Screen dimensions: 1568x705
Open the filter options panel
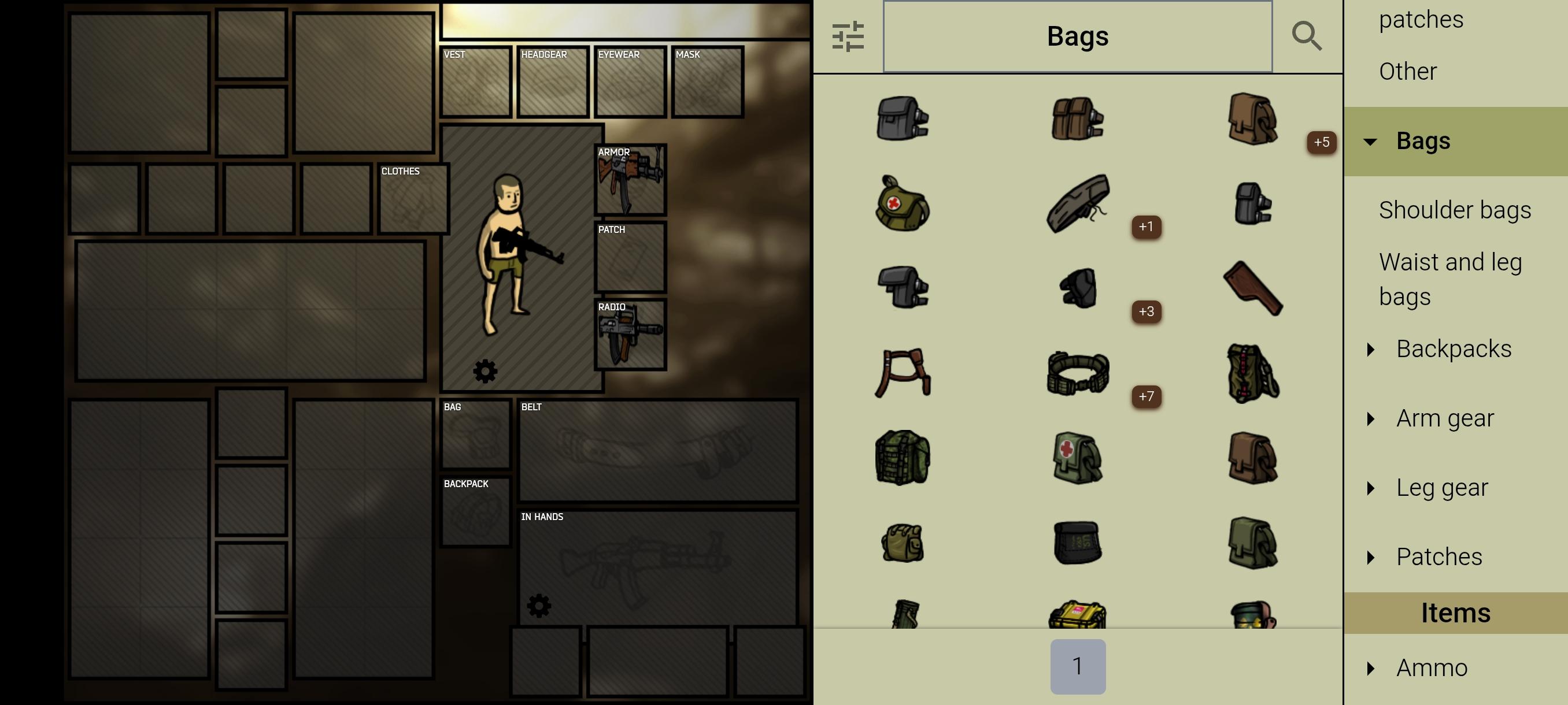pyautogui.click(x=849, y=36)
